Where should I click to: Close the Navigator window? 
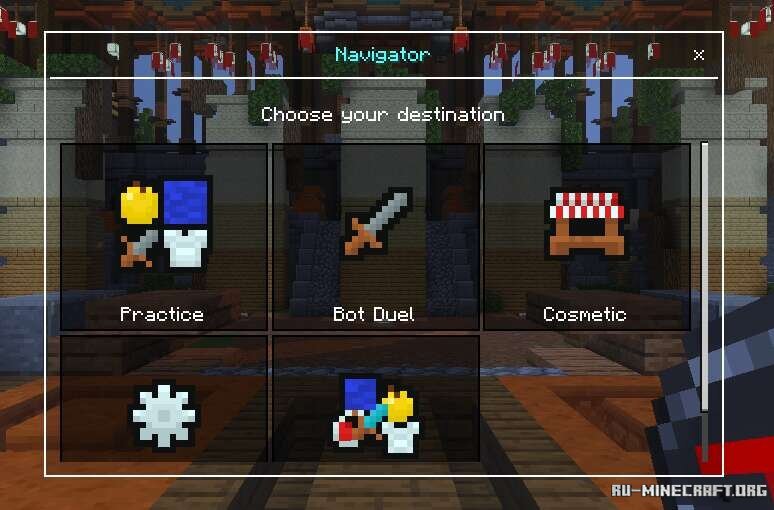click(699, 55)
